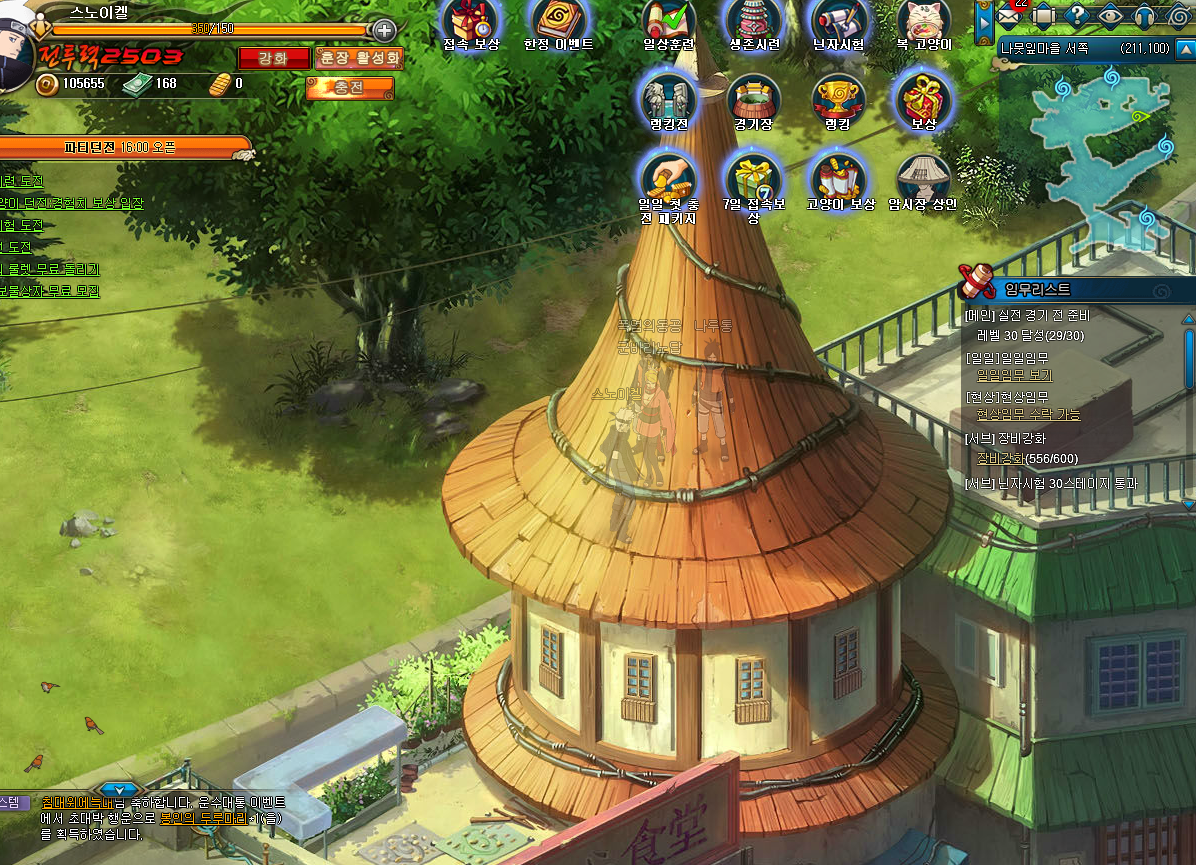This screenshot has width=1196, height=865.
Task: Open the 복 고양이 lucky cat icon
Action: click(x=924, y=20)
